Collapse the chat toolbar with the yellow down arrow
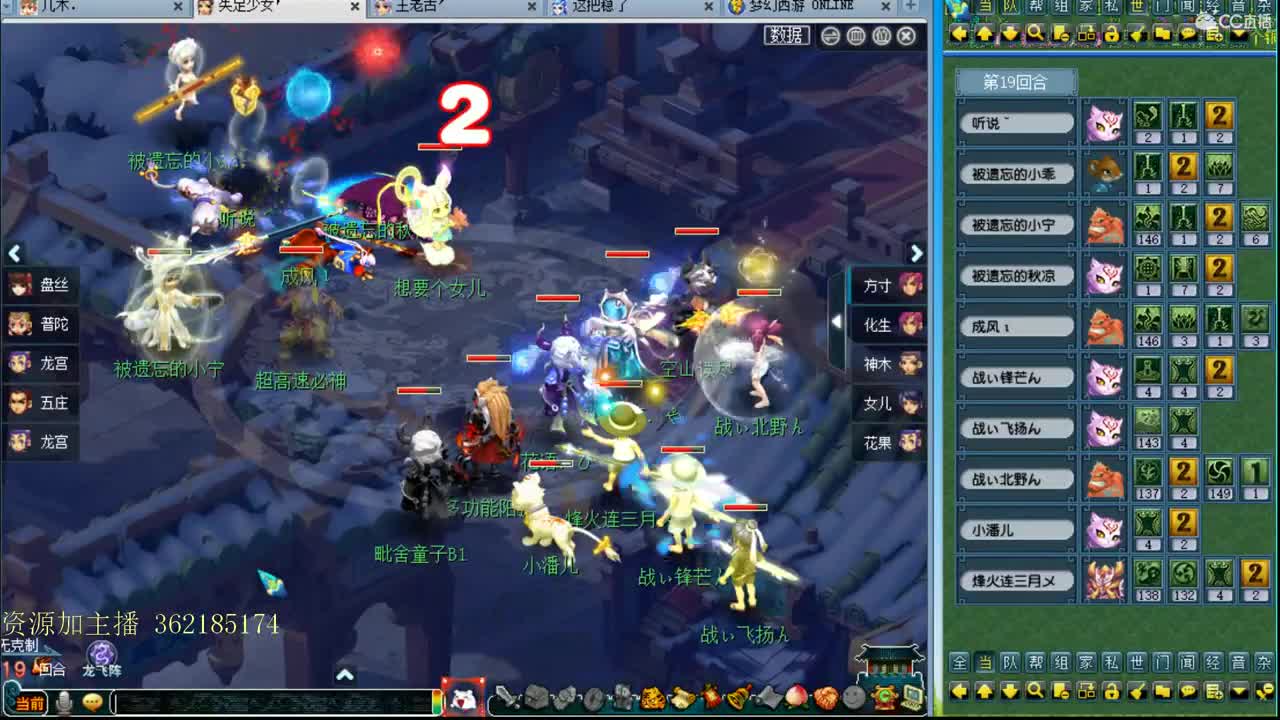1280x720 pixels. tap(1239, 691)
